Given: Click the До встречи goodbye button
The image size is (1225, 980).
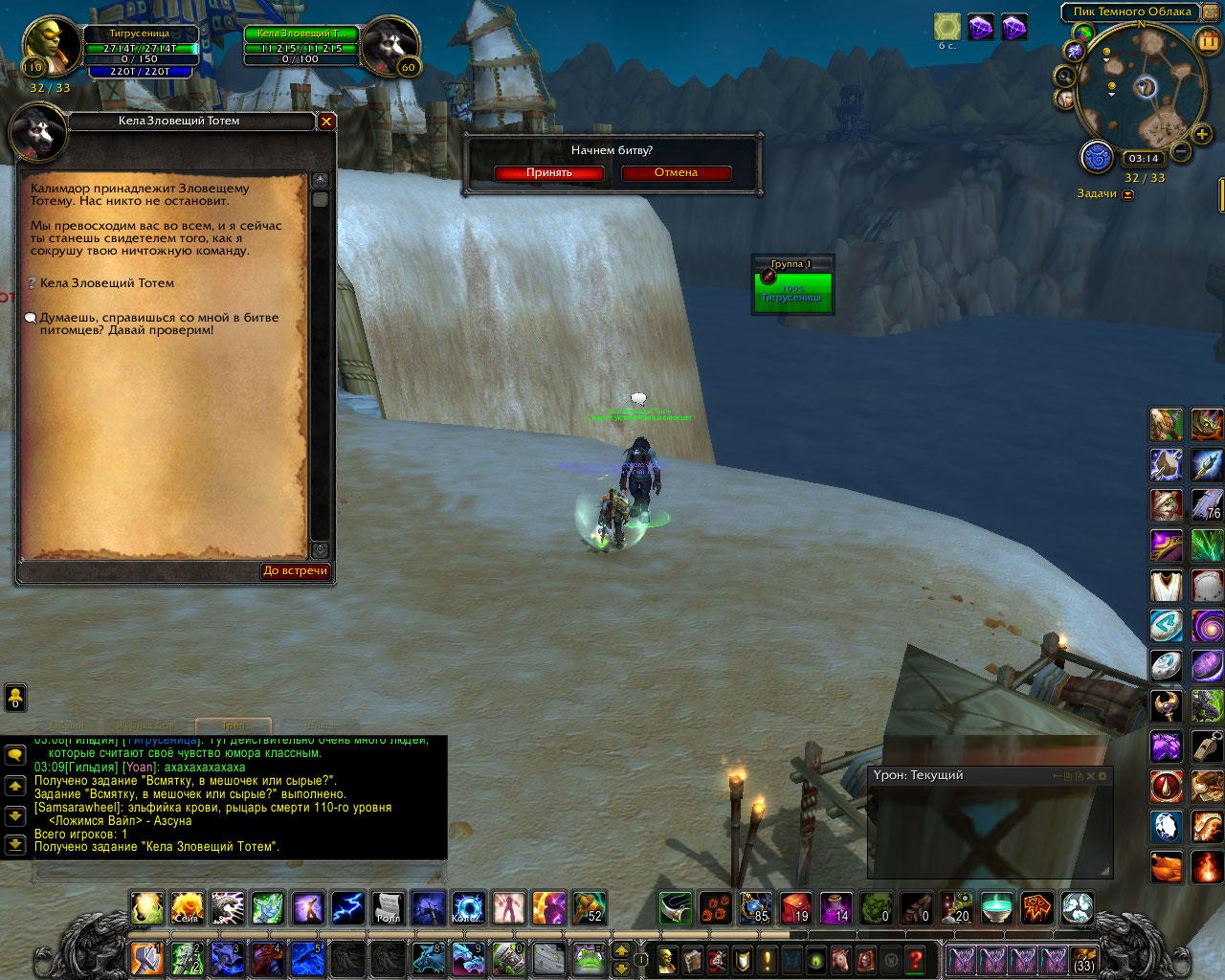Looking at the screenshot, I should pos(296,571).
